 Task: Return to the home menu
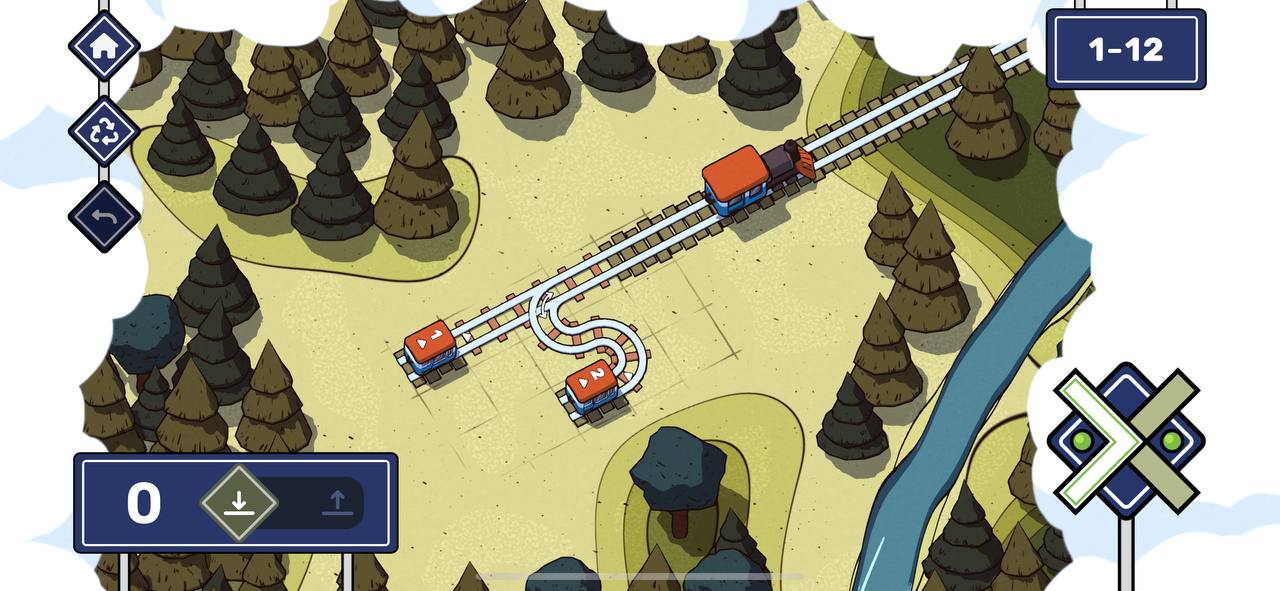click(104, 46)
